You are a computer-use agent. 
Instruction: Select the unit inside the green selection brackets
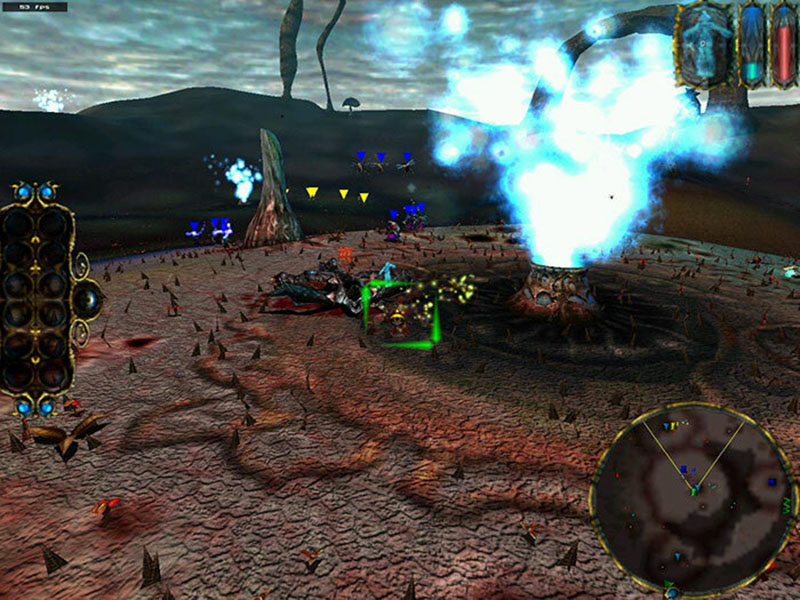click(x=400, y=318)
